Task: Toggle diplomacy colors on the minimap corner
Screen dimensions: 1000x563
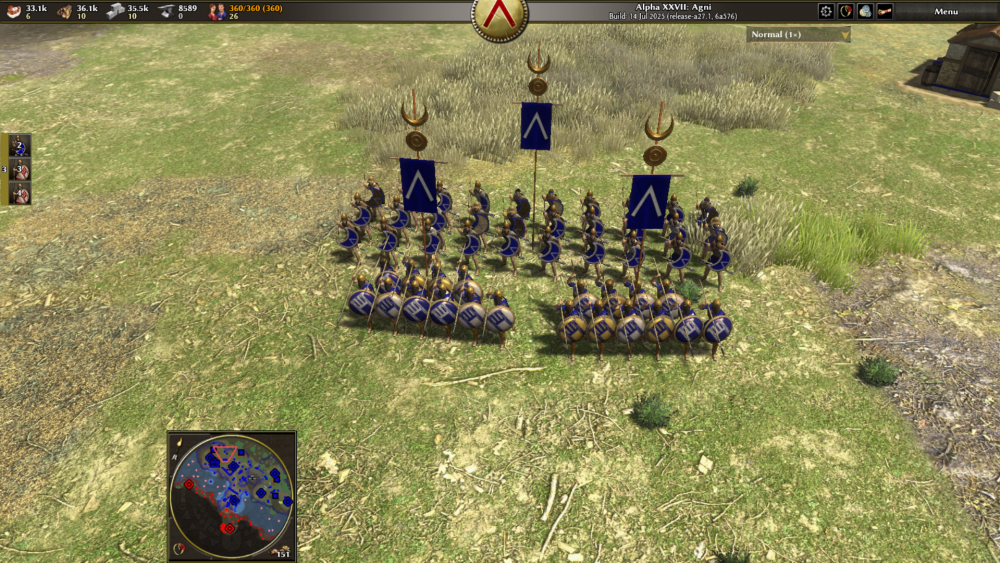Action: pyautogui.click(x=180, y=548)
